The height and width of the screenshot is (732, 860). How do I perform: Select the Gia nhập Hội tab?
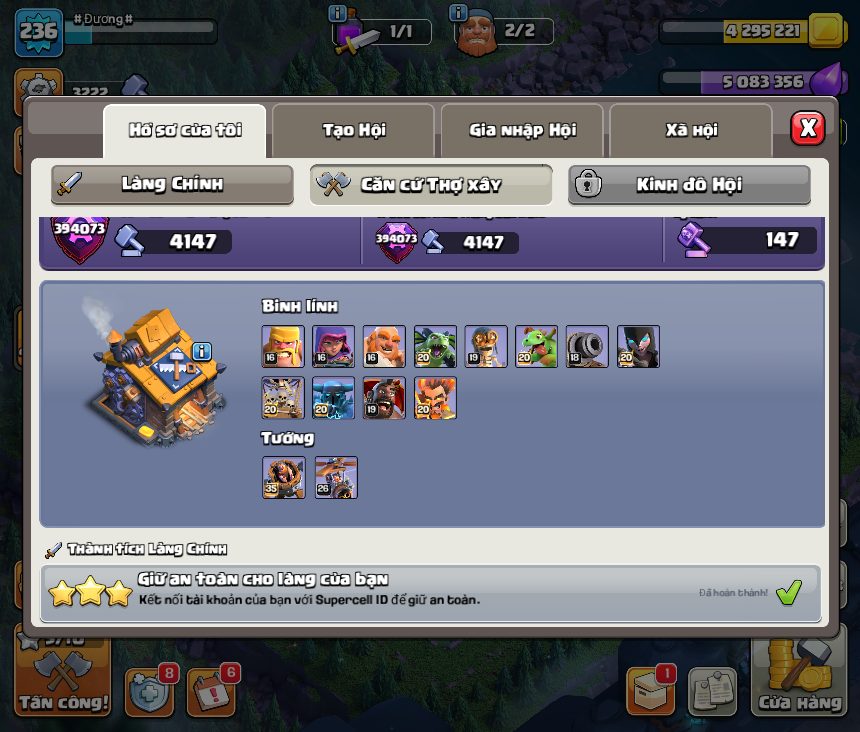click(522, 130)
